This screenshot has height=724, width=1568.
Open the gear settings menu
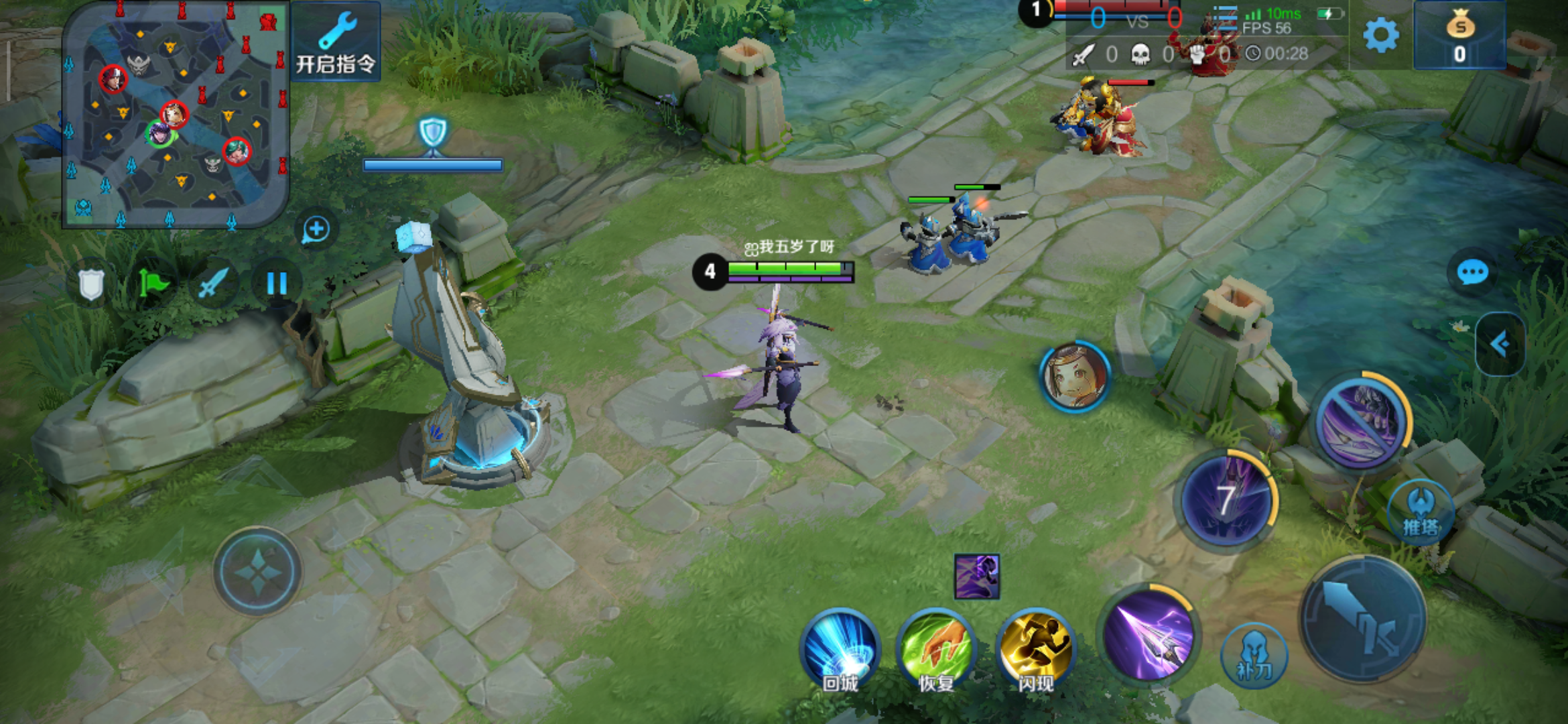pyautogui.click(x=1381, y=35)
